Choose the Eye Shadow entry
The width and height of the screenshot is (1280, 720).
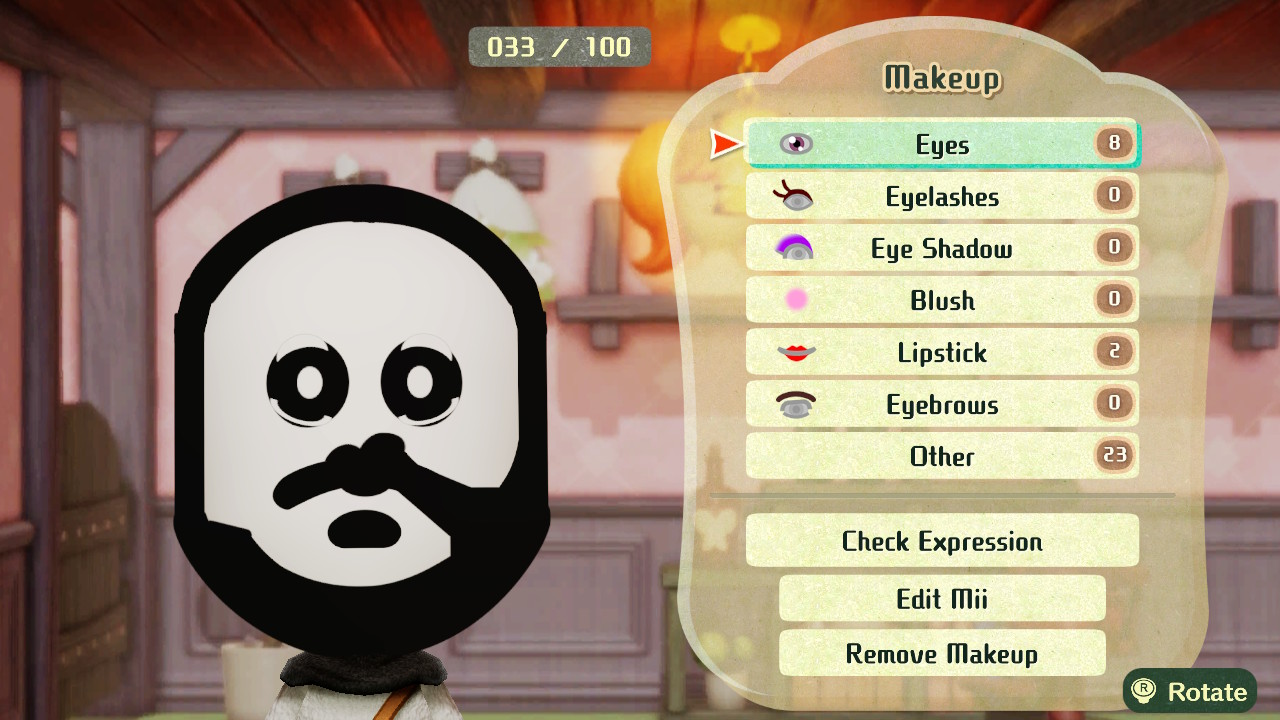[941, 248]
